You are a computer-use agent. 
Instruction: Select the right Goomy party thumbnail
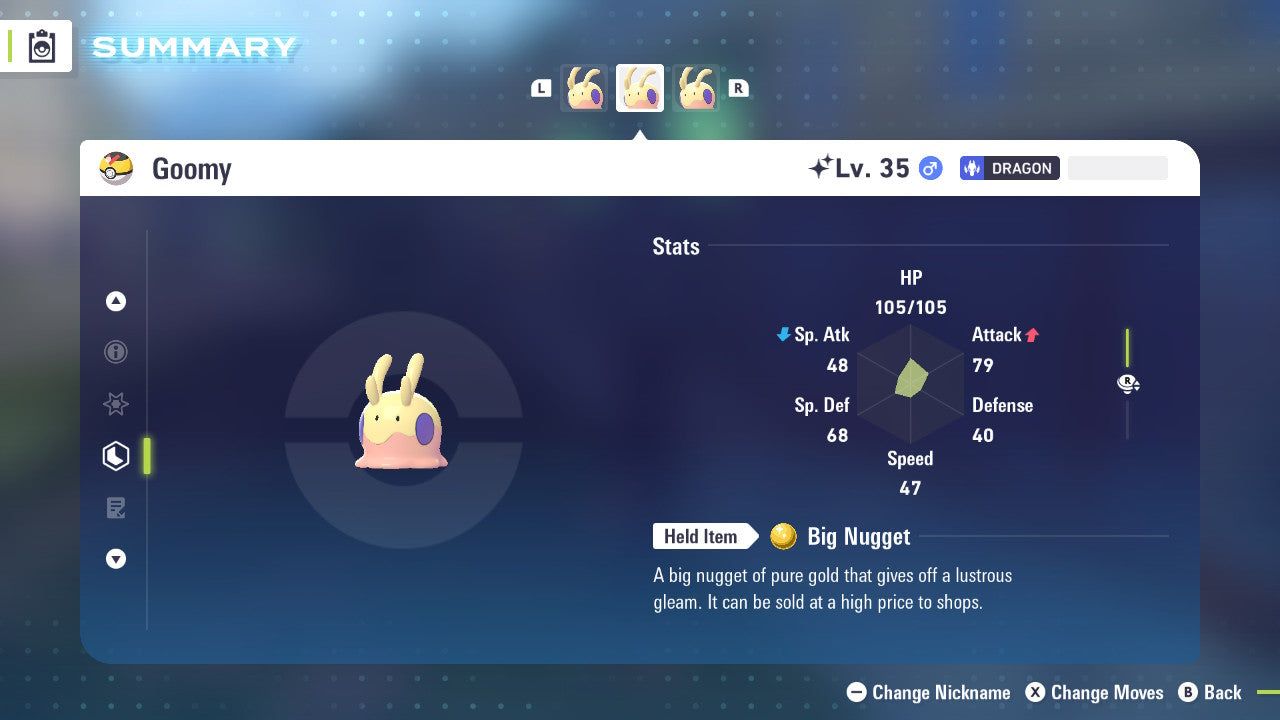click(697, 87)
